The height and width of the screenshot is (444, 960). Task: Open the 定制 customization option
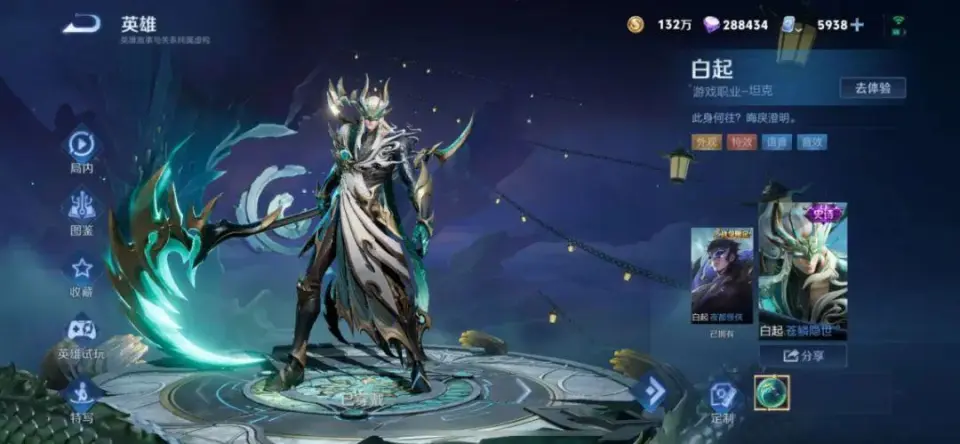tap(723, 398)
